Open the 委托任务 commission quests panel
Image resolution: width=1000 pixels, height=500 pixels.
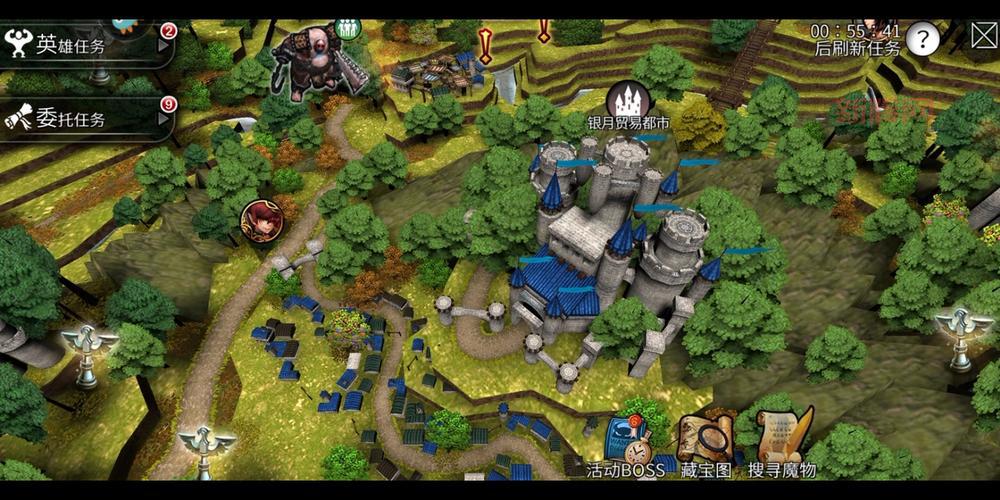[x=85, y=119]
